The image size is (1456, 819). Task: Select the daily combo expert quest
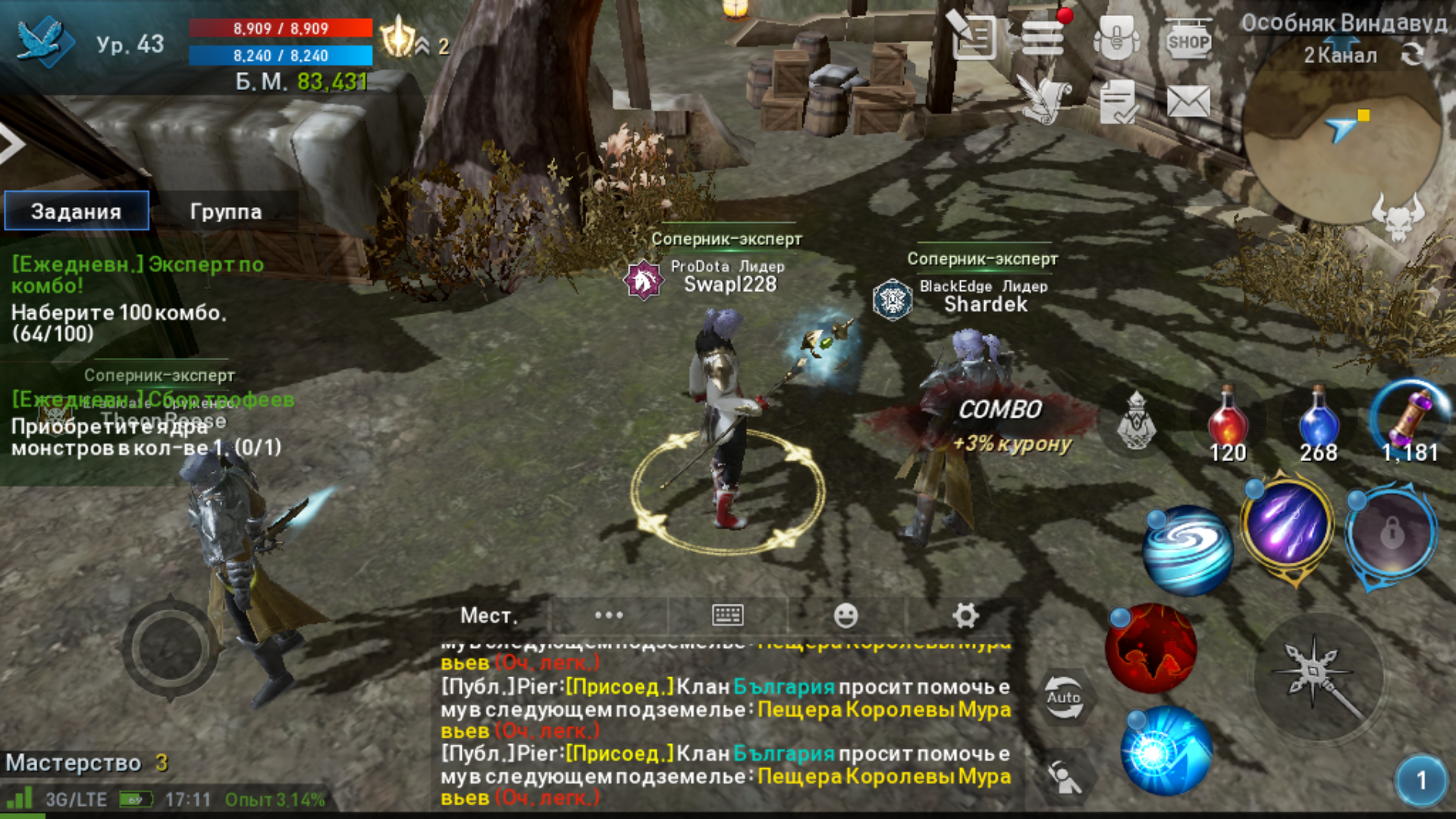136,298
